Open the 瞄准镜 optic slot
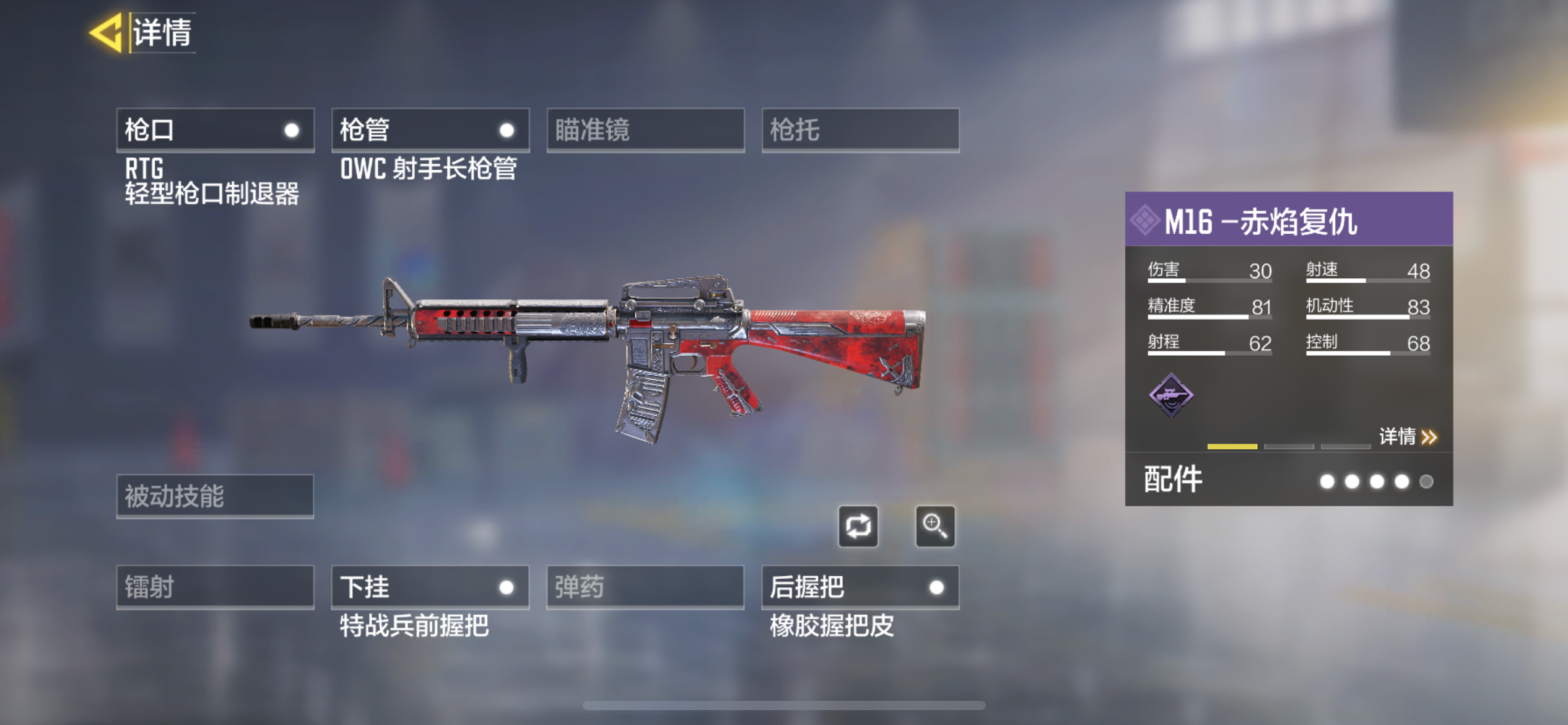This screenshot has width=1568, height=725. point(645,130)
